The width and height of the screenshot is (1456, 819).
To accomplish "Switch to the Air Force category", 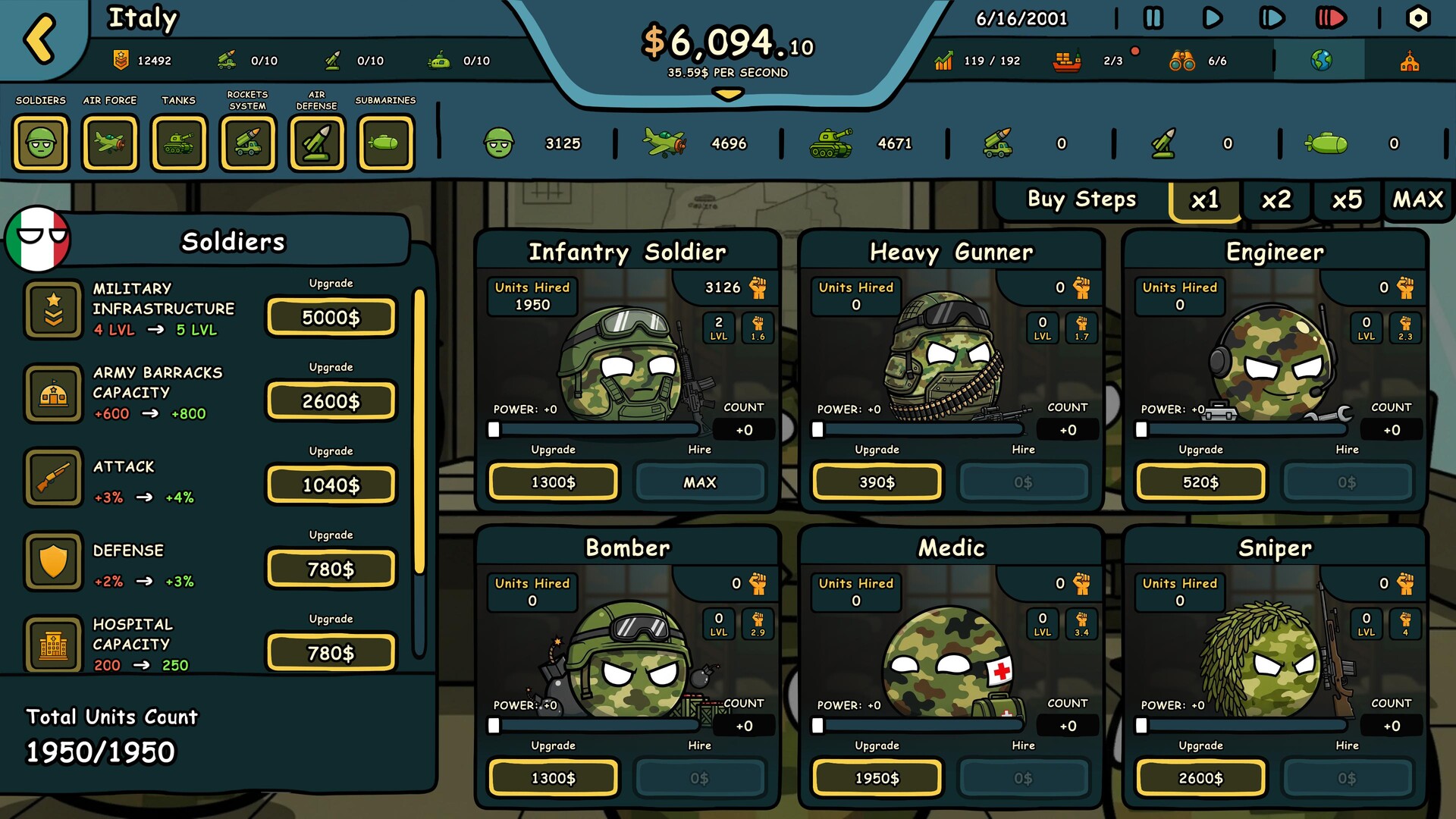I will tap(110, 143).
